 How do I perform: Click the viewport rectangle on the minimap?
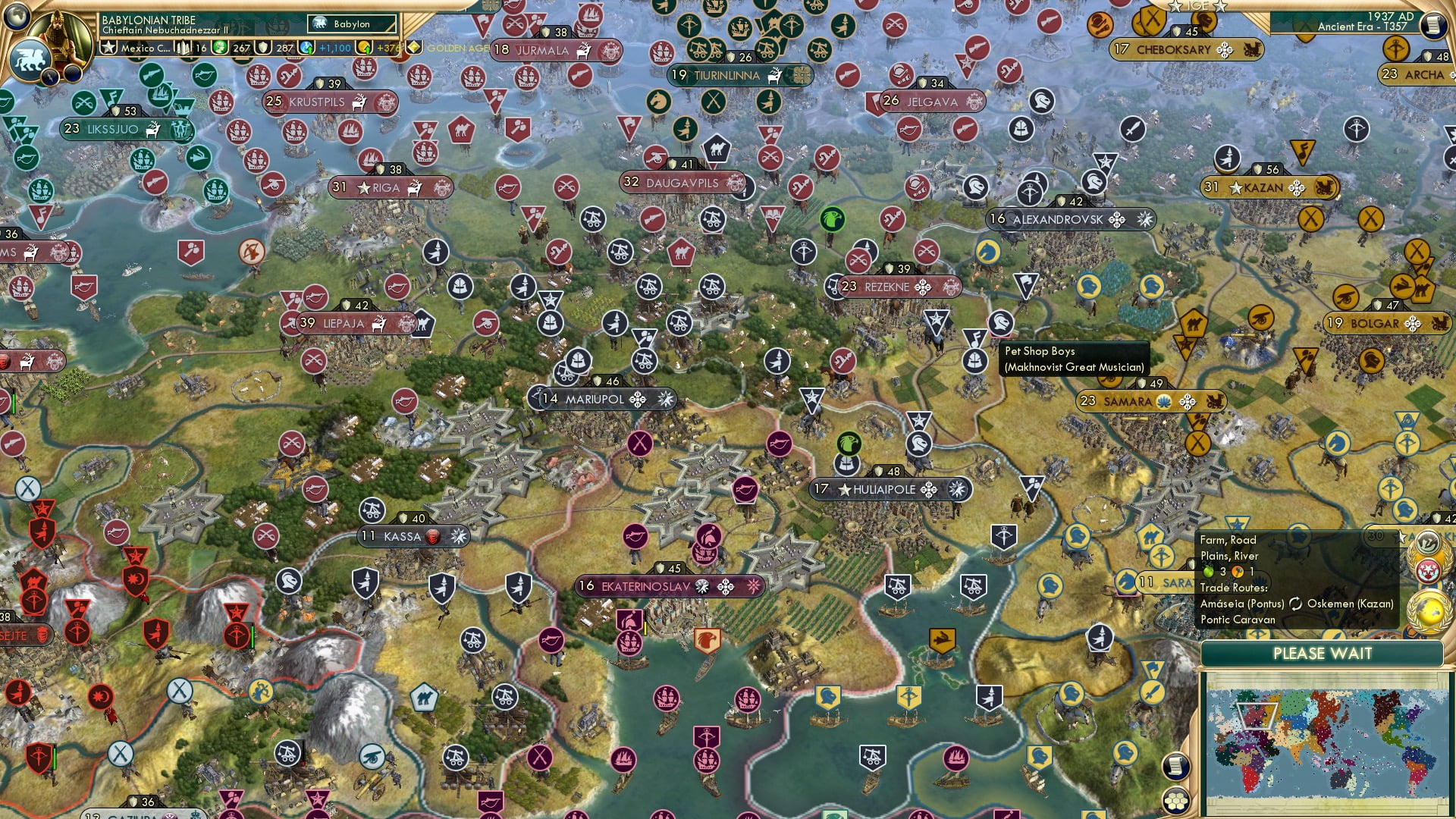pos(1256,716)
